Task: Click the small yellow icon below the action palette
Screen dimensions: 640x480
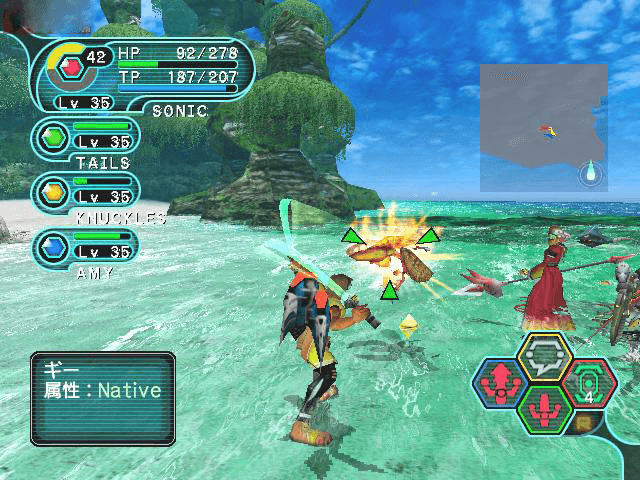Action: tap(584, 424)
